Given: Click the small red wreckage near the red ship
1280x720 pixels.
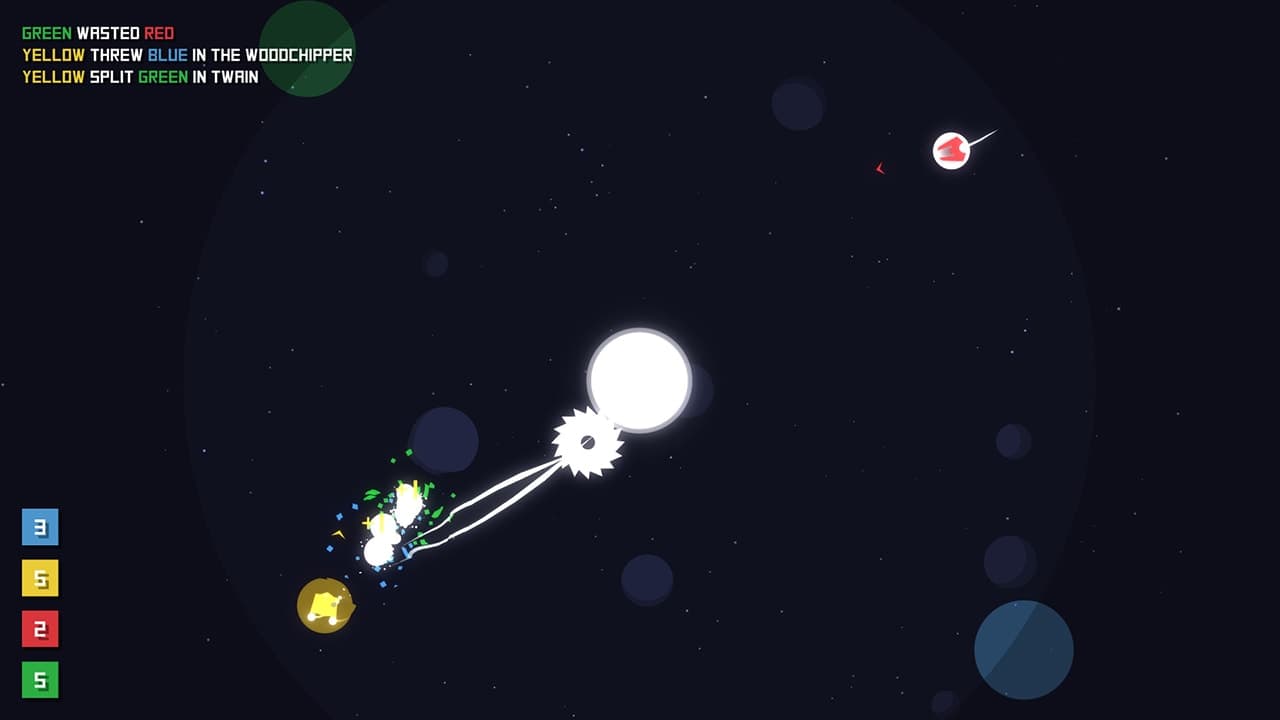Looking at the screenshot, I should coord(879,168).
